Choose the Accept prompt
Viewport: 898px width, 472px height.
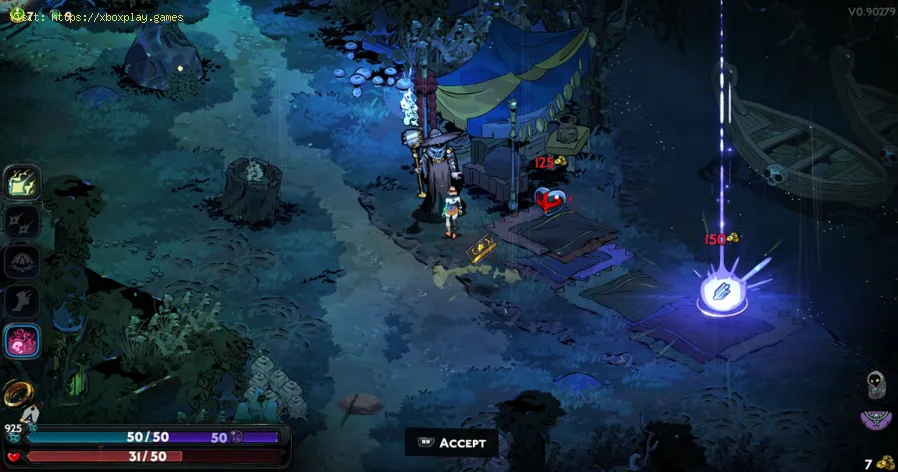pos(451,443)
